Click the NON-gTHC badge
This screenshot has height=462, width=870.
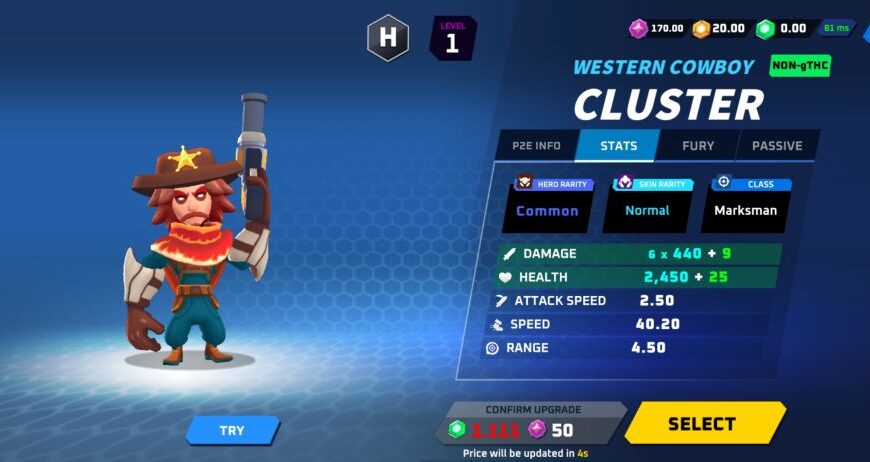click(800, 67)
